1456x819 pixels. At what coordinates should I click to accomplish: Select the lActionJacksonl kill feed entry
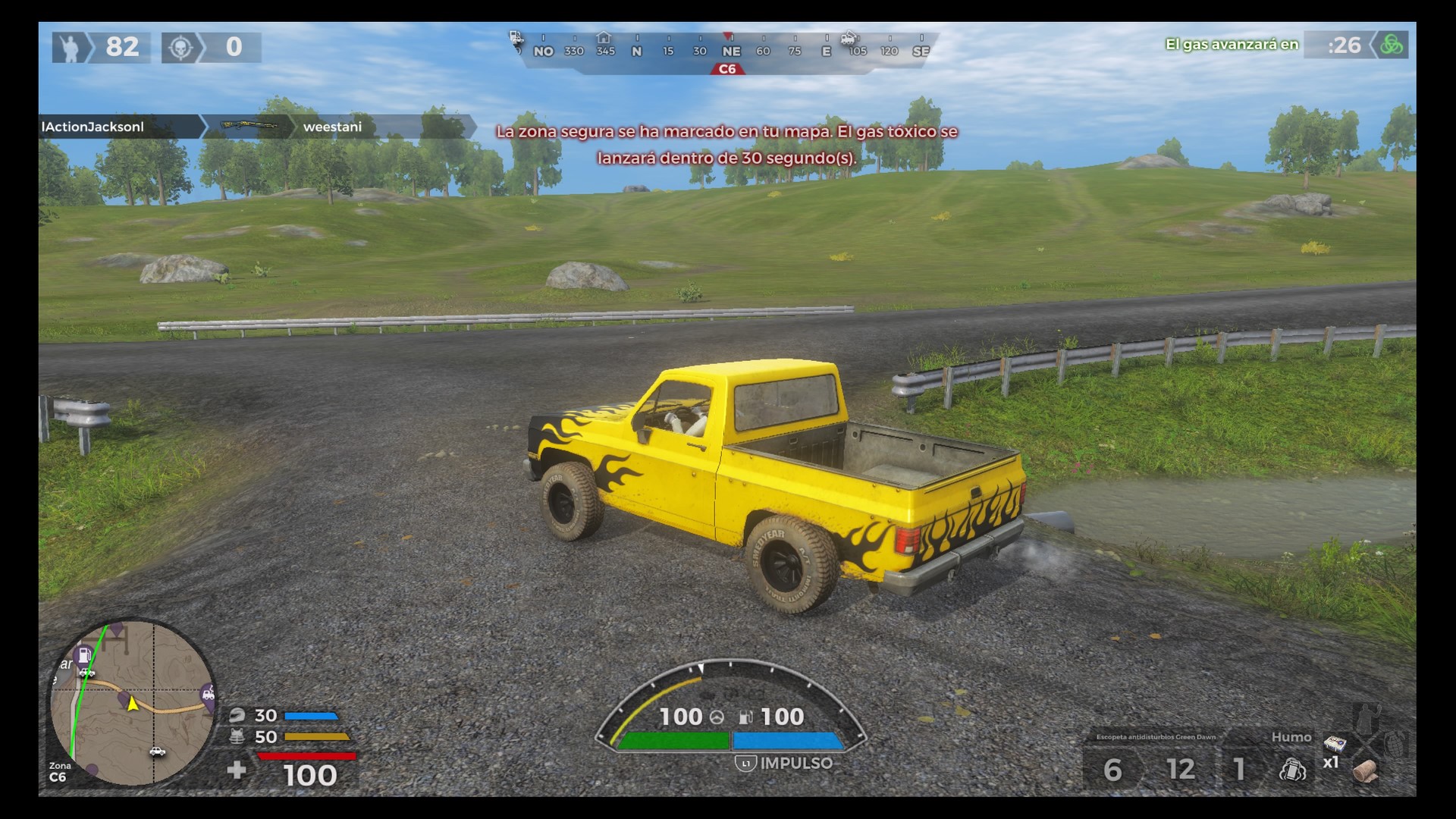tap(93, 127)
